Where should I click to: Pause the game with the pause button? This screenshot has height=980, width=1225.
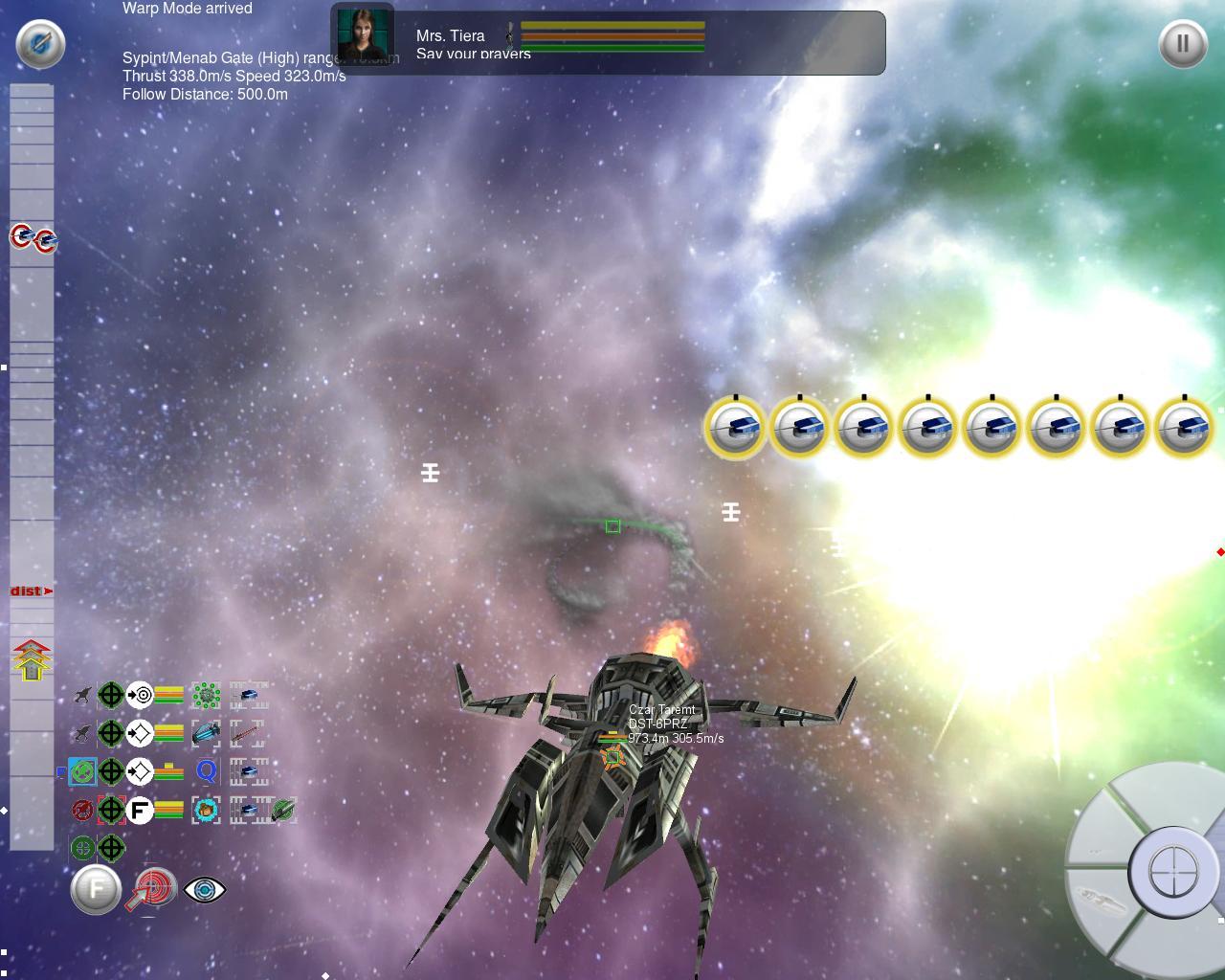[1183, 43]
